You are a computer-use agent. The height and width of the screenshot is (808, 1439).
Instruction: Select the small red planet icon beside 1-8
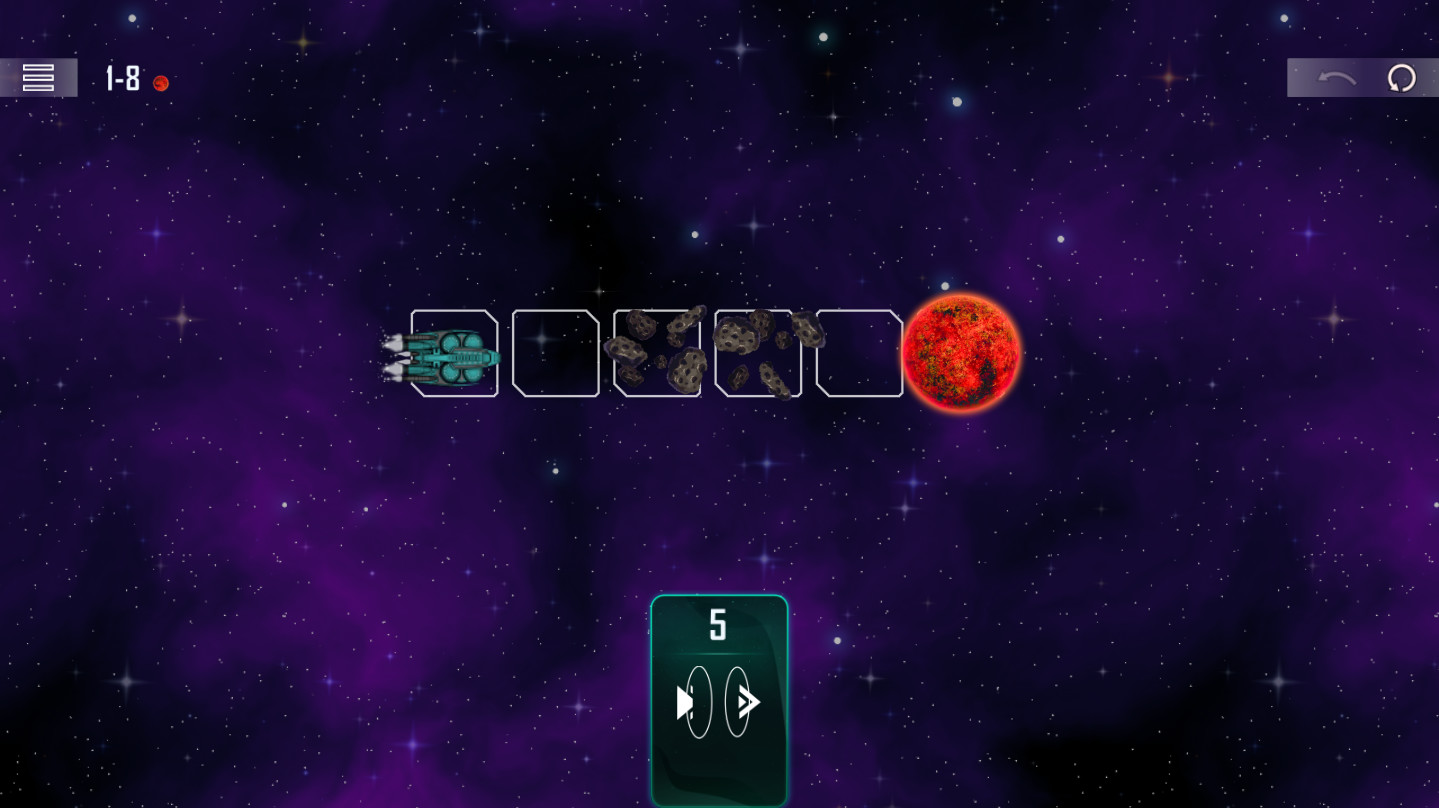[161, 83]
